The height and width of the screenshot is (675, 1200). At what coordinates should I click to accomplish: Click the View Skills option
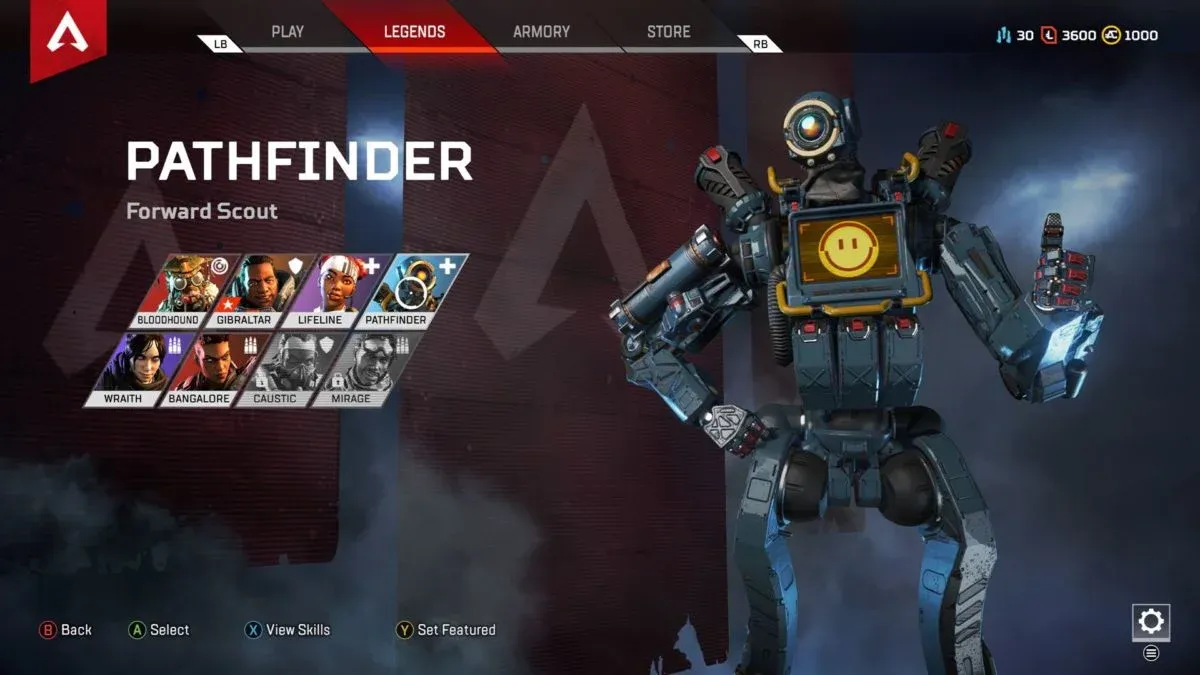(x=287, y=630)
